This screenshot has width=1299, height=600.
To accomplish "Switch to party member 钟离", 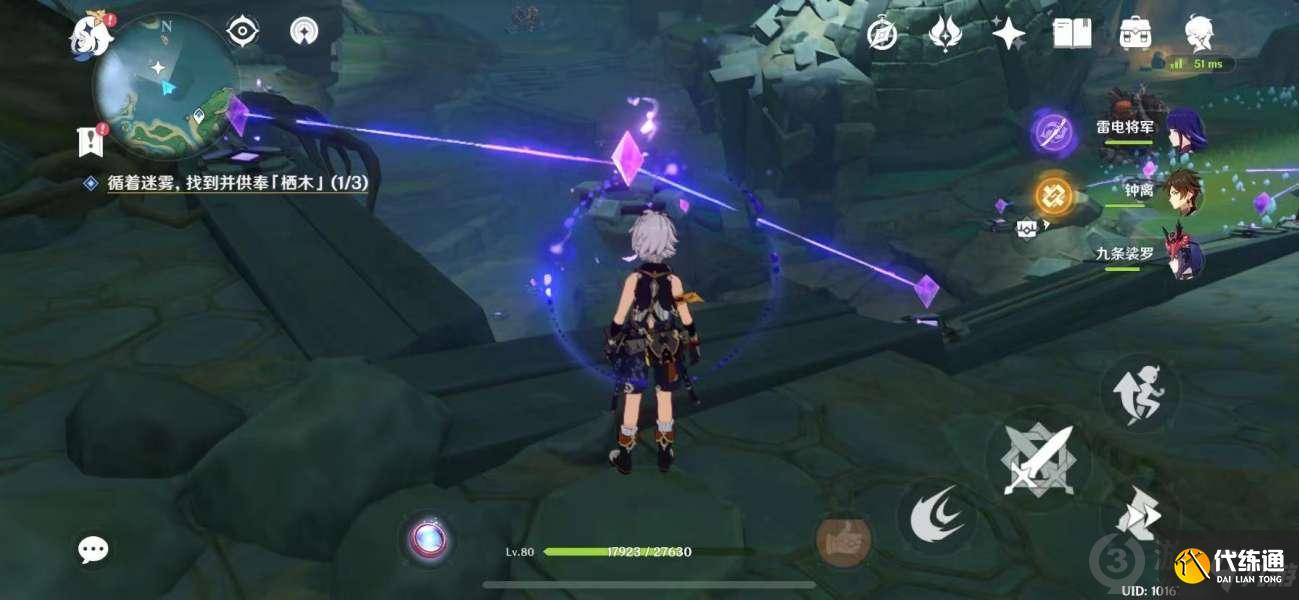I will click(x=1185, y=192).
